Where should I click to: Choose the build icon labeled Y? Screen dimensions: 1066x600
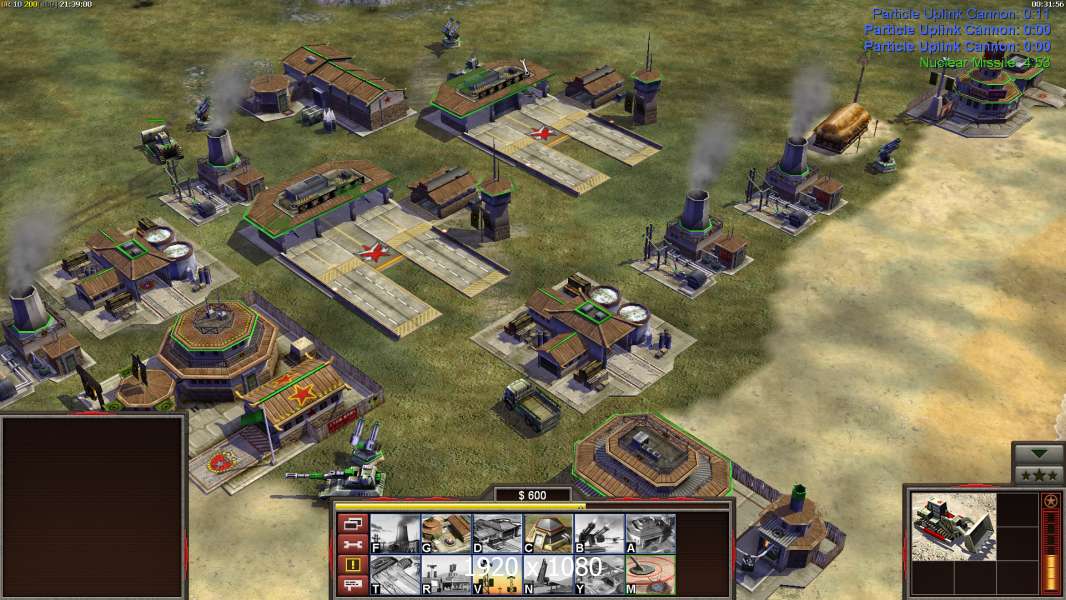599,574
